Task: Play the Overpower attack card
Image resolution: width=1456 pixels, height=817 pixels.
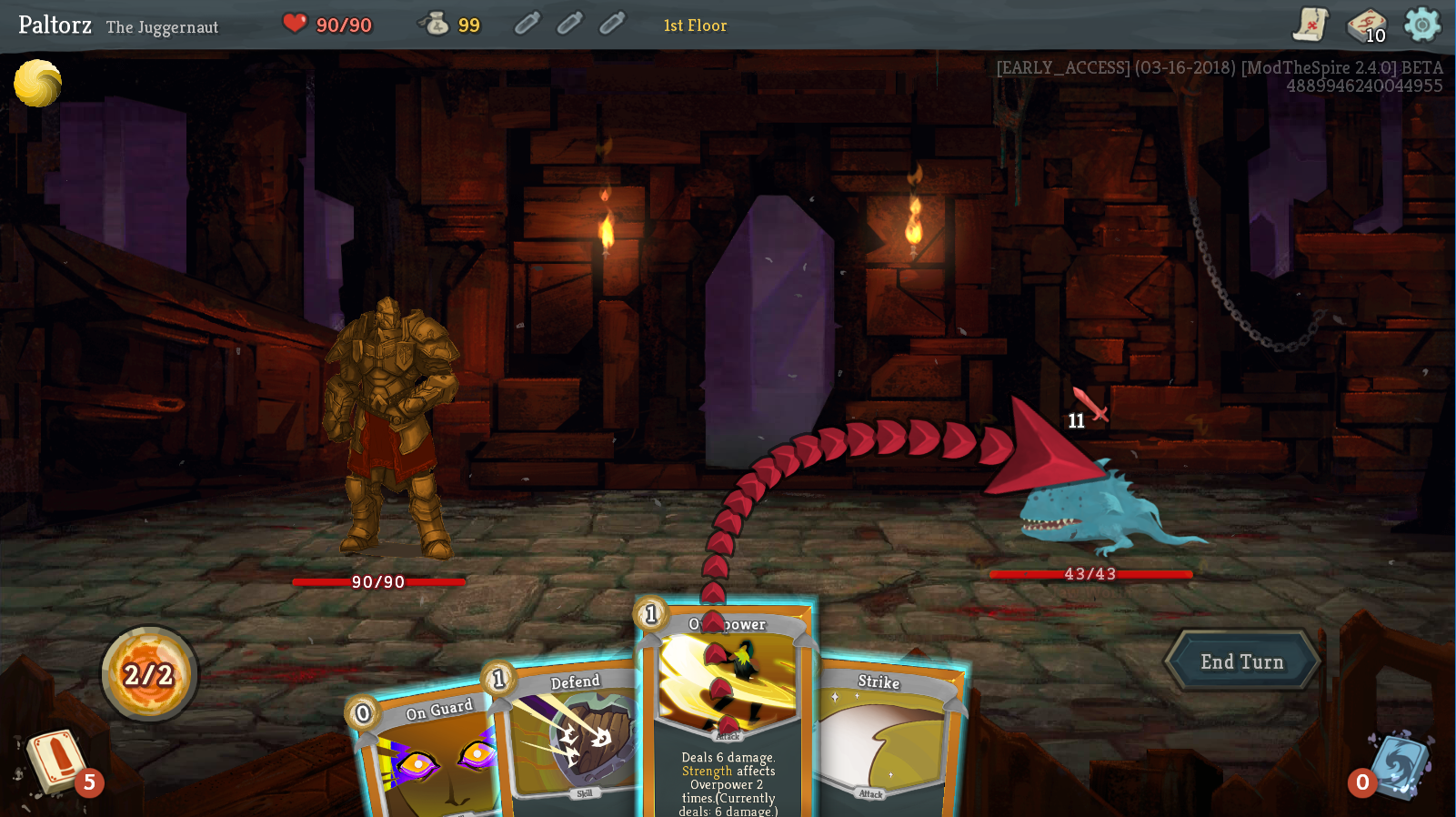Action: coord(728,710)
